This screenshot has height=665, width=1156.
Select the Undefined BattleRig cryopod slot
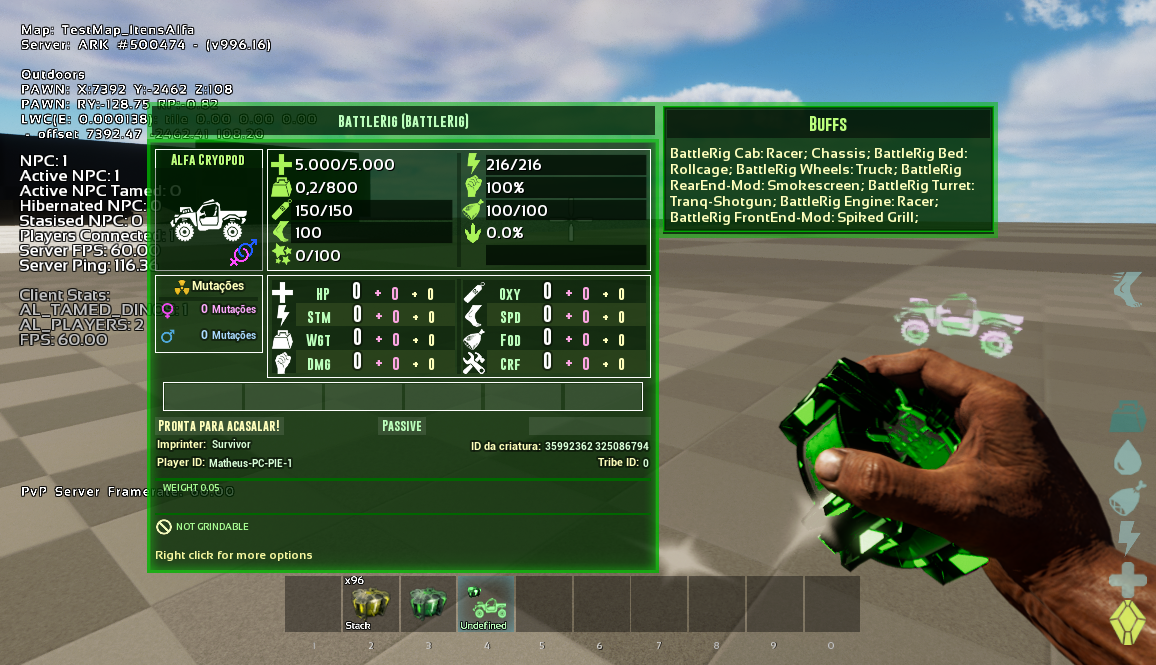coord(486,603)
